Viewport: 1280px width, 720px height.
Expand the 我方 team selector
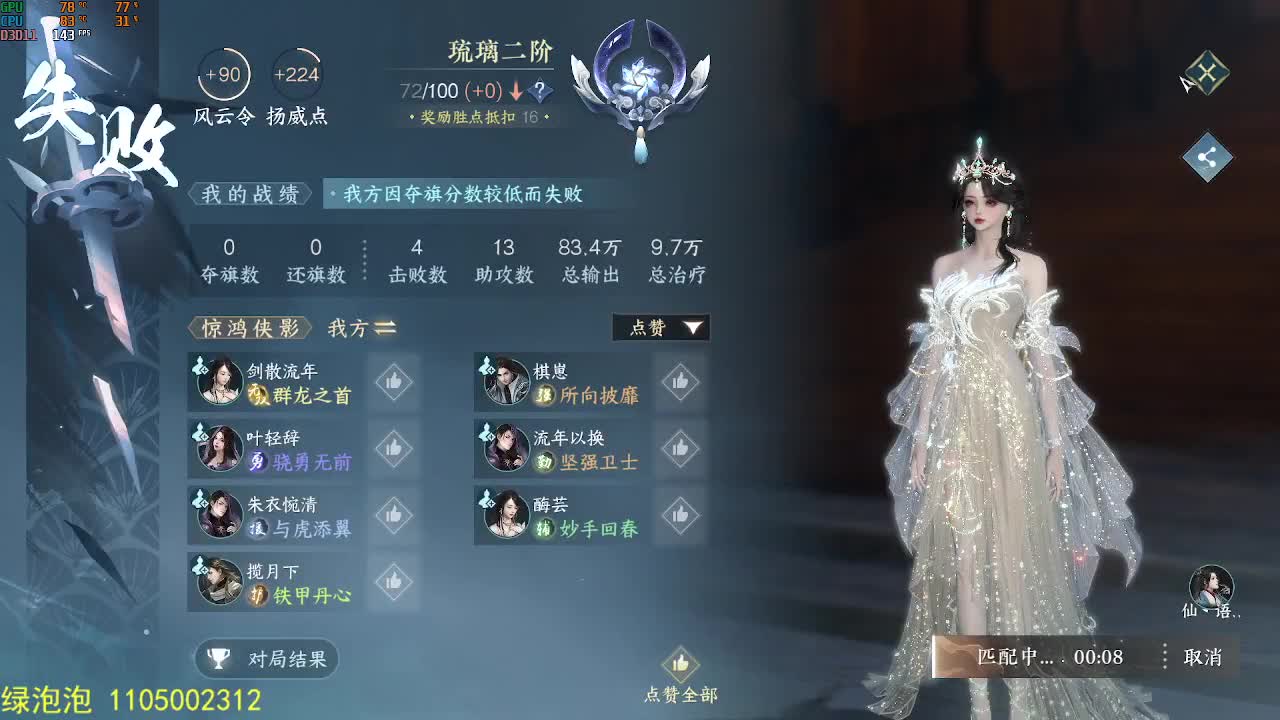coord(359,328)
